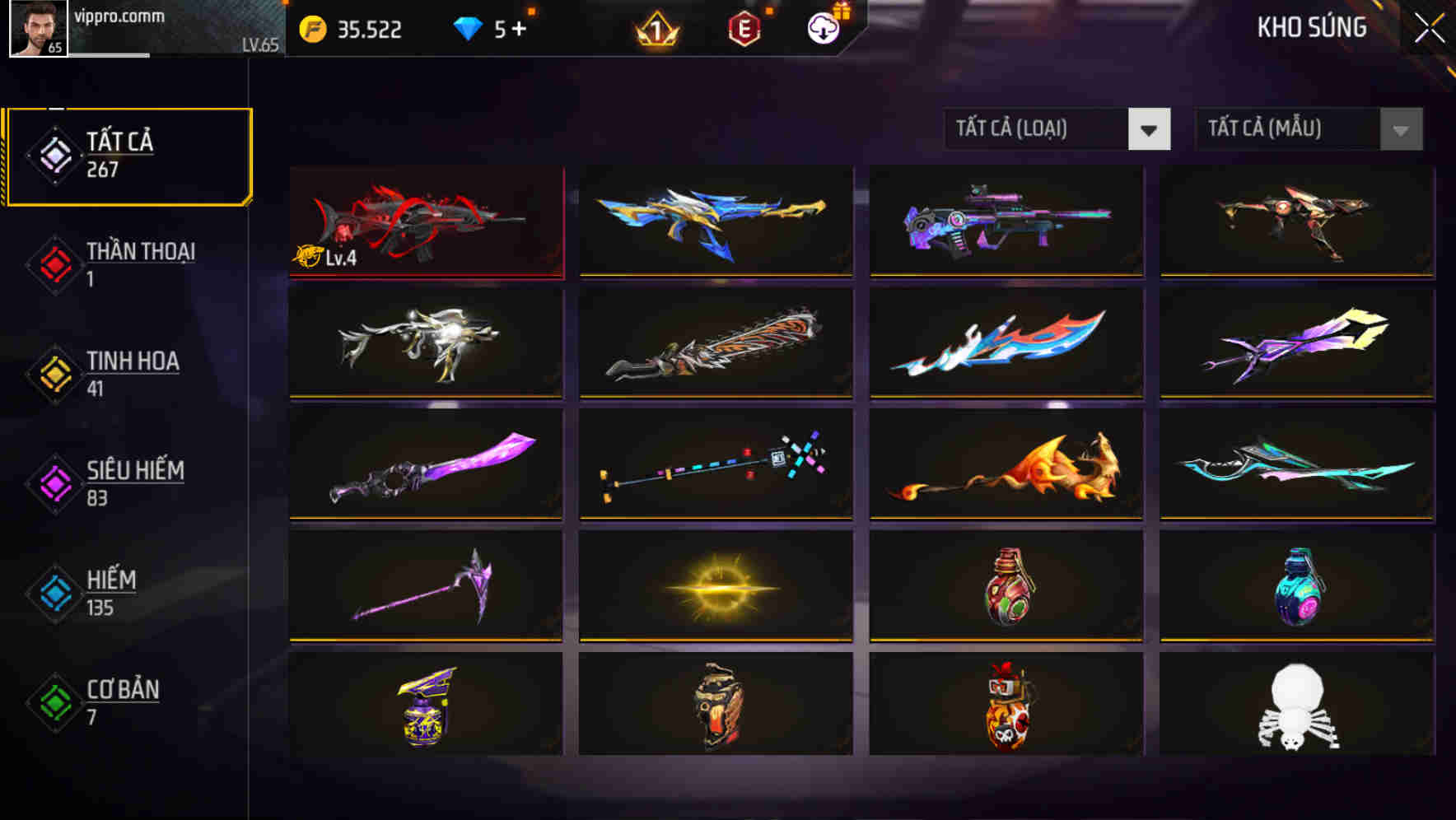Click the KHO SÚNG title text
This screenshot has height=820, width=1456.
1312,27
